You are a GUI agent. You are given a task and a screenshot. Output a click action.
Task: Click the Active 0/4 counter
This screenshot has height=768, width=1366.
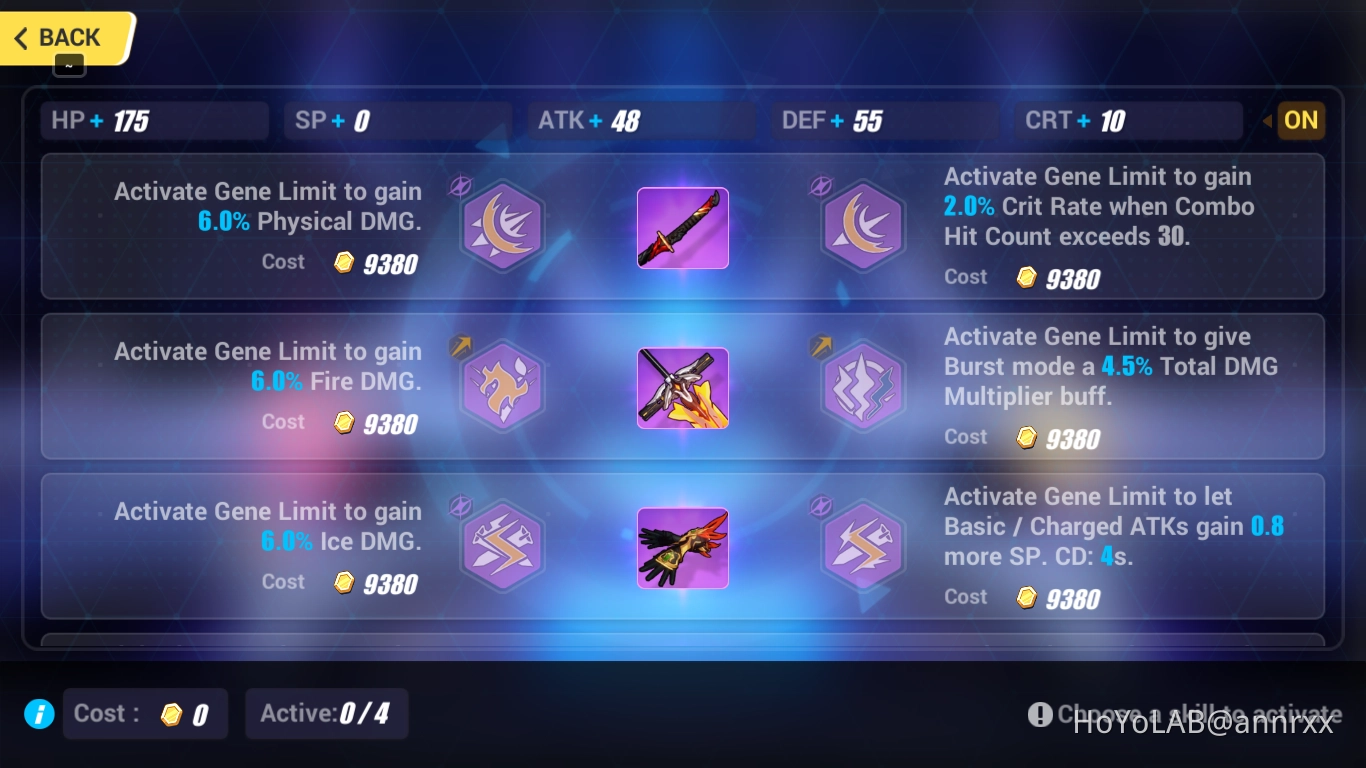point(326,714)
